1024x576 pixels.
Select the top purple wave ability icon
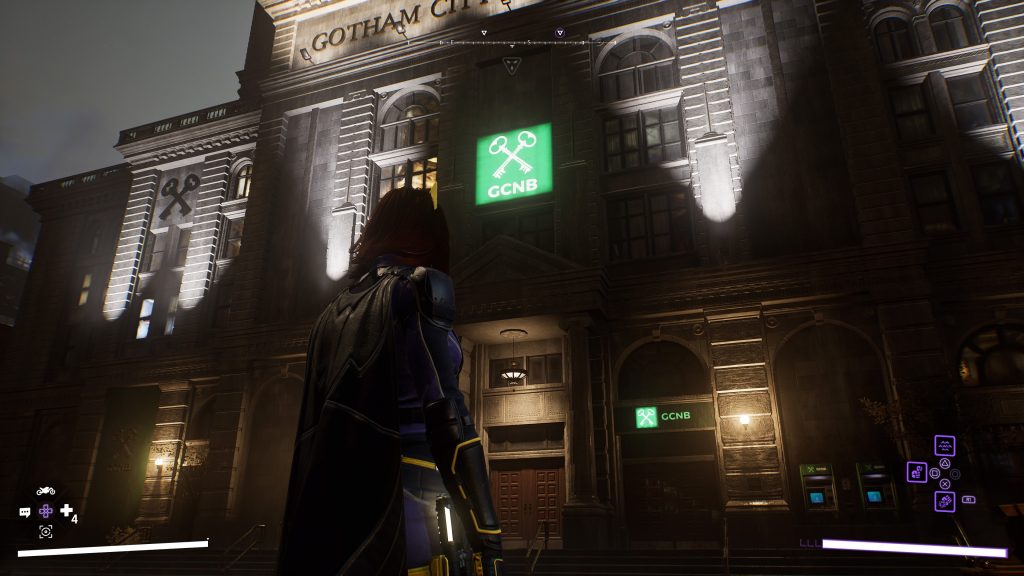944,445
